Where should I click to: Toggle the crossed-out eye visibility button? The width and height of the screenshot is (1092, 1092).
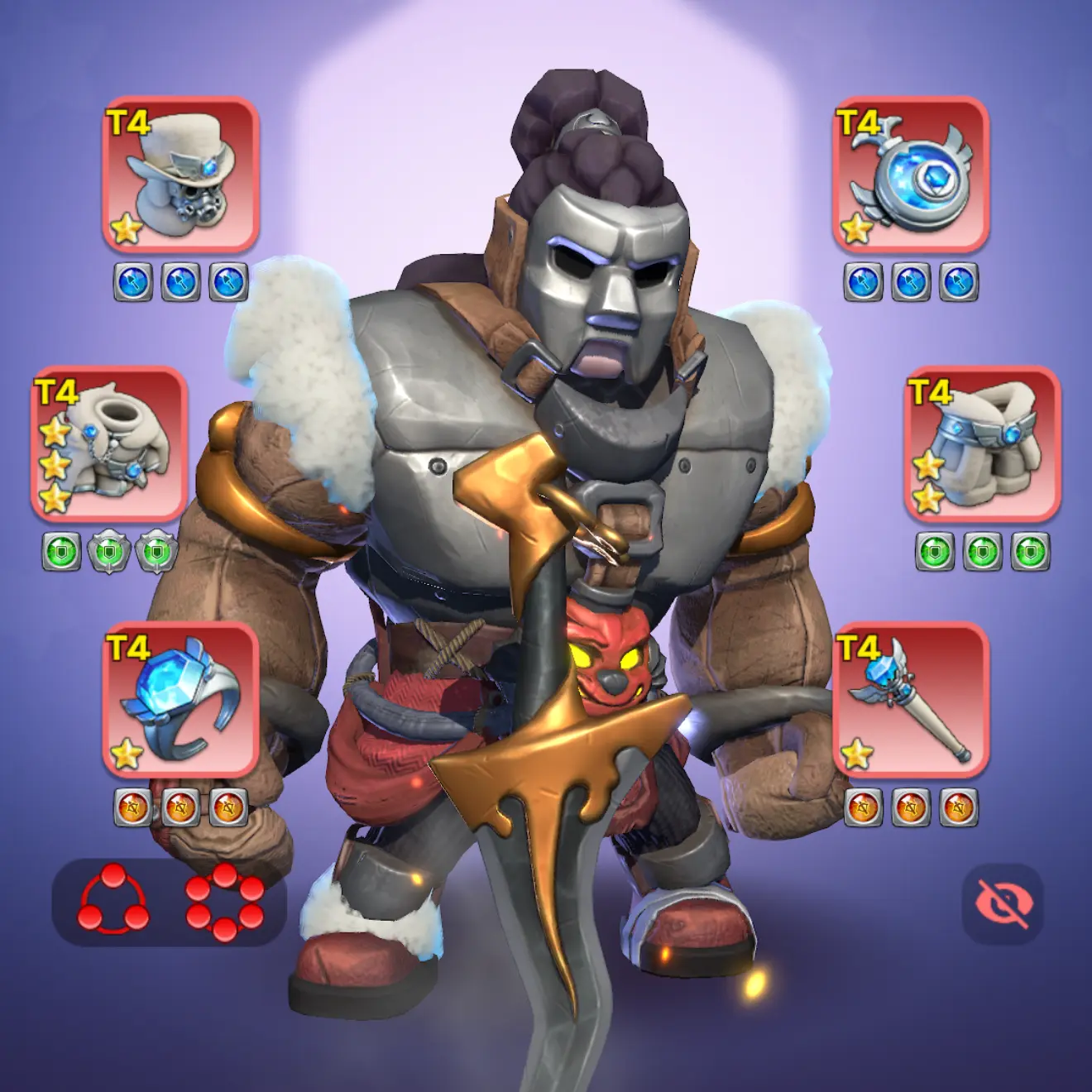click(x=1003, y=904)
